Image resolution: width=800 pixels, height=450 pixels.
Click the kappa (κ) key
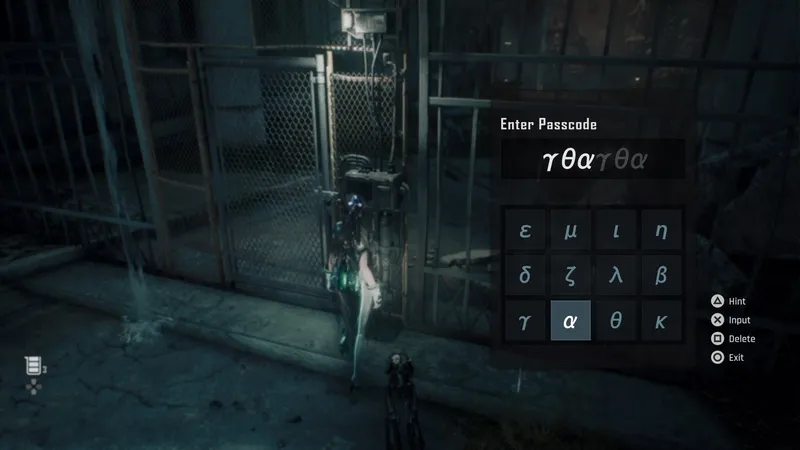click(661, 321)
